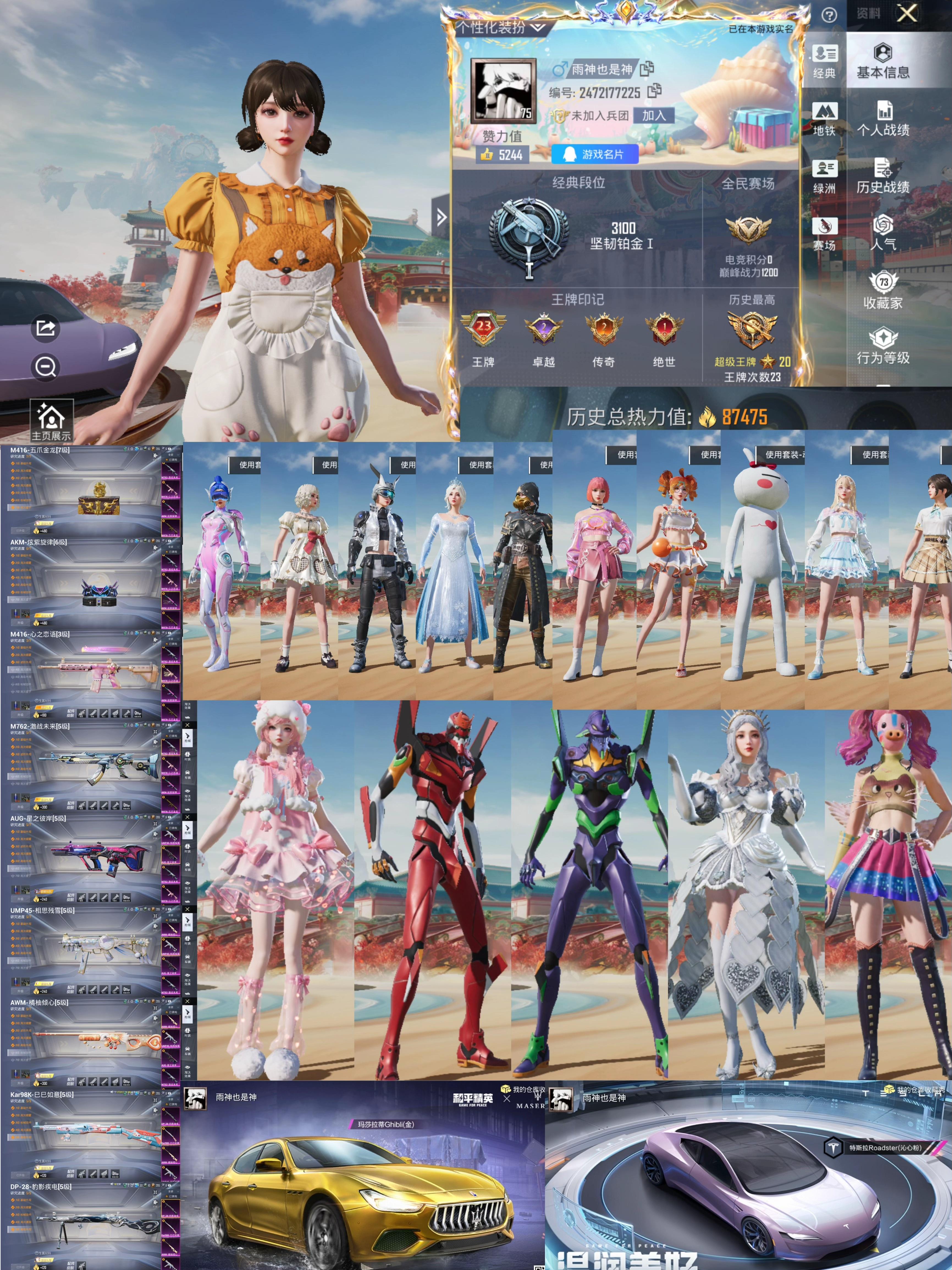This screenshot has height=1270, width=952.
Task: Choose the 绿洲 mode category
Action: [825, 176]
